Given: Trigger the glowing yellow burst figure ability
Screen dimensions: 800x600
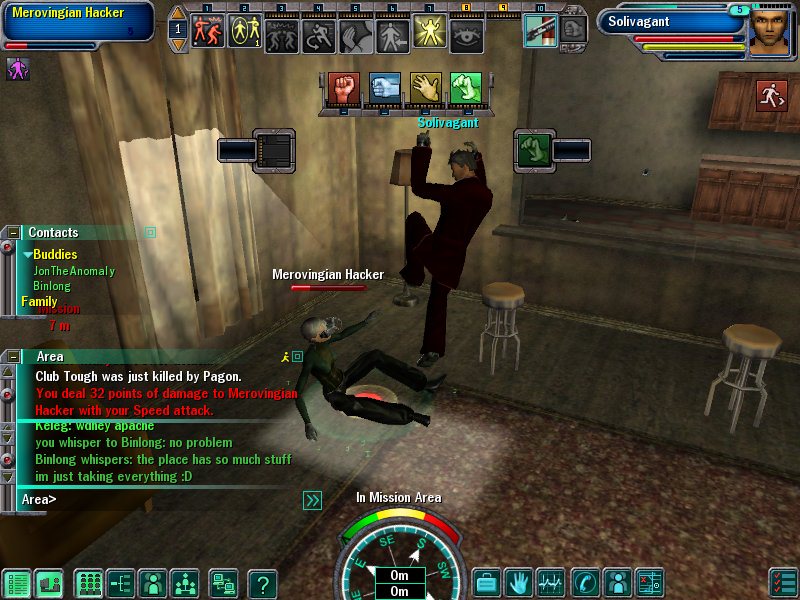Looking at the screenshot, I should coord(429,31).
